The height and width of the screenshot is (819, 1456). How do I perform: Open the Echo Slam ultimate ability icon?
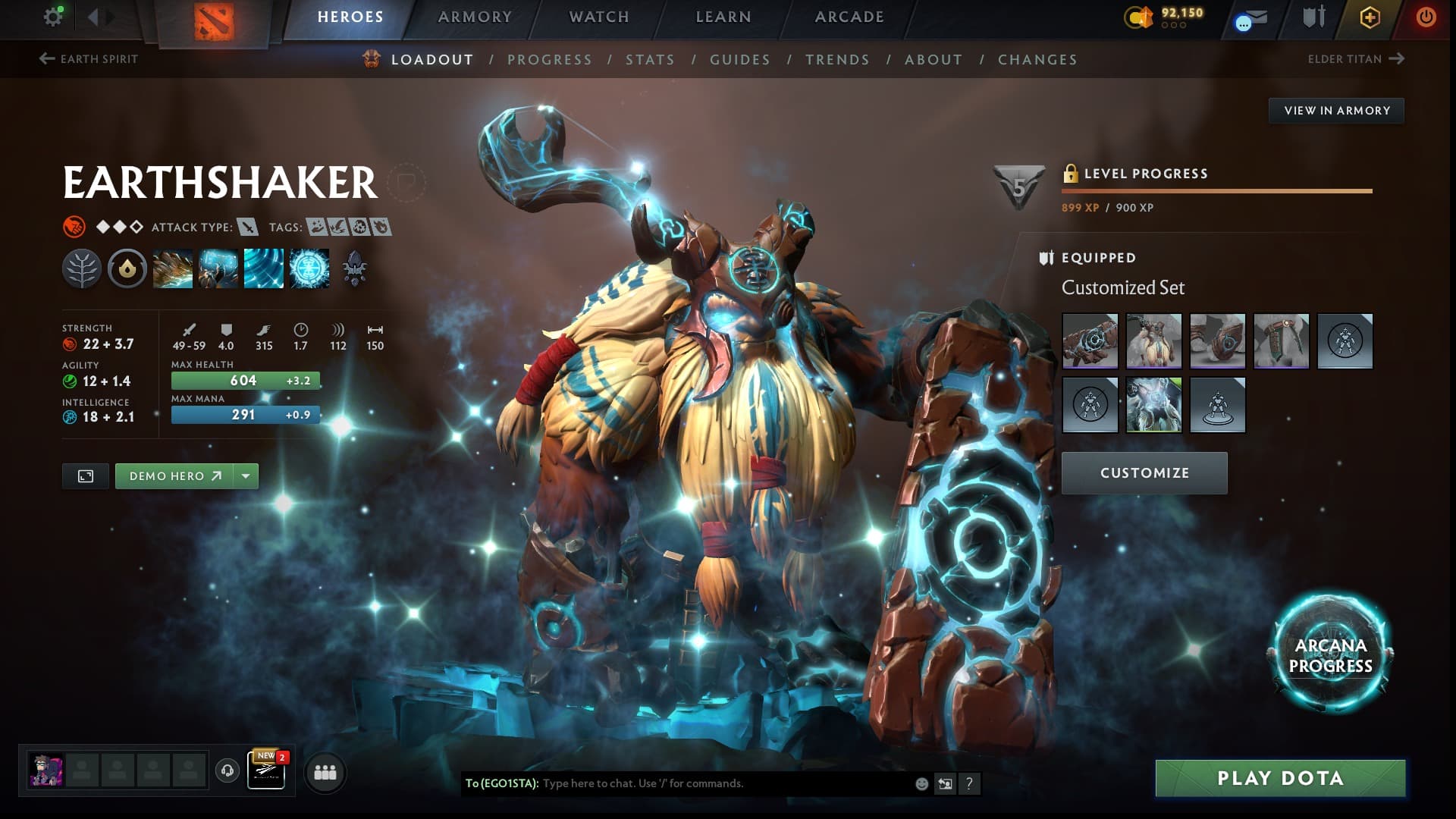click(x=309, y=268)
